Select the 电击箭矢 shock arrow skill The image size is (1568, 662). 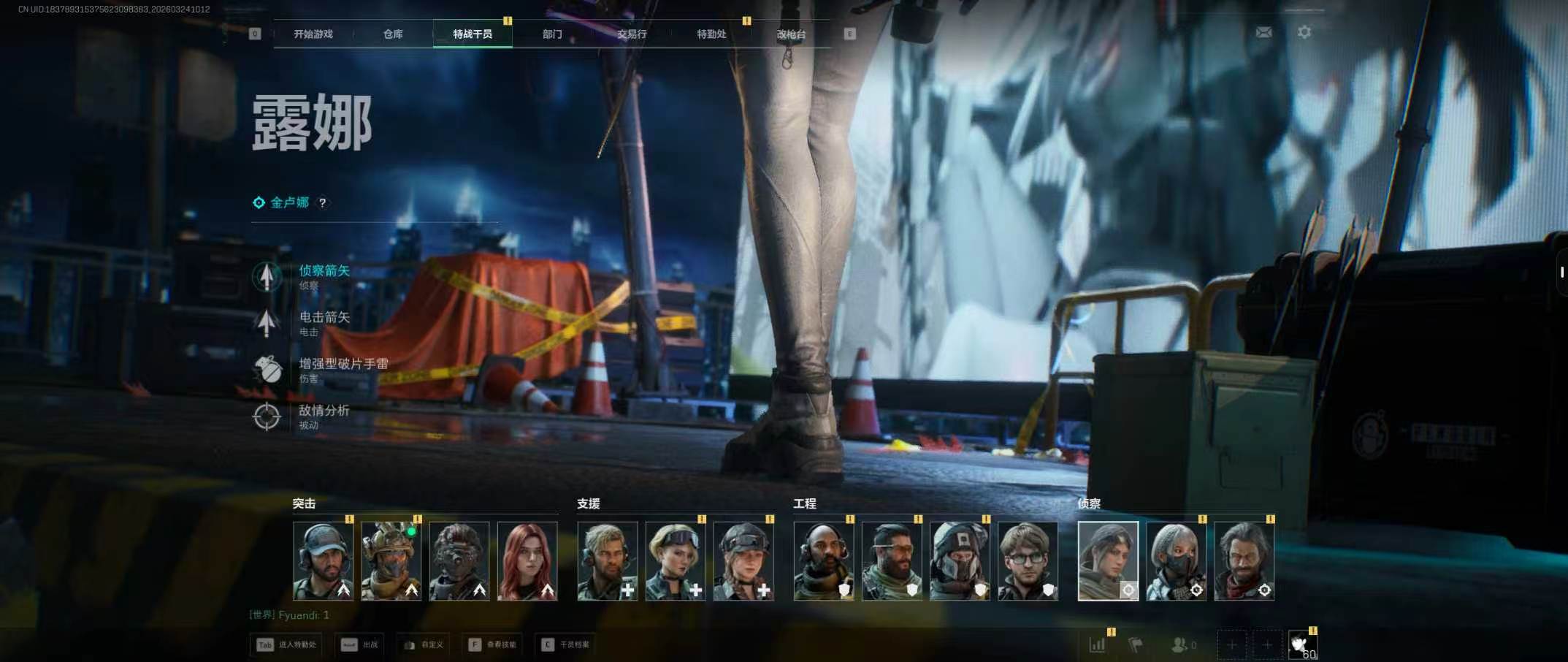point(324,319)
